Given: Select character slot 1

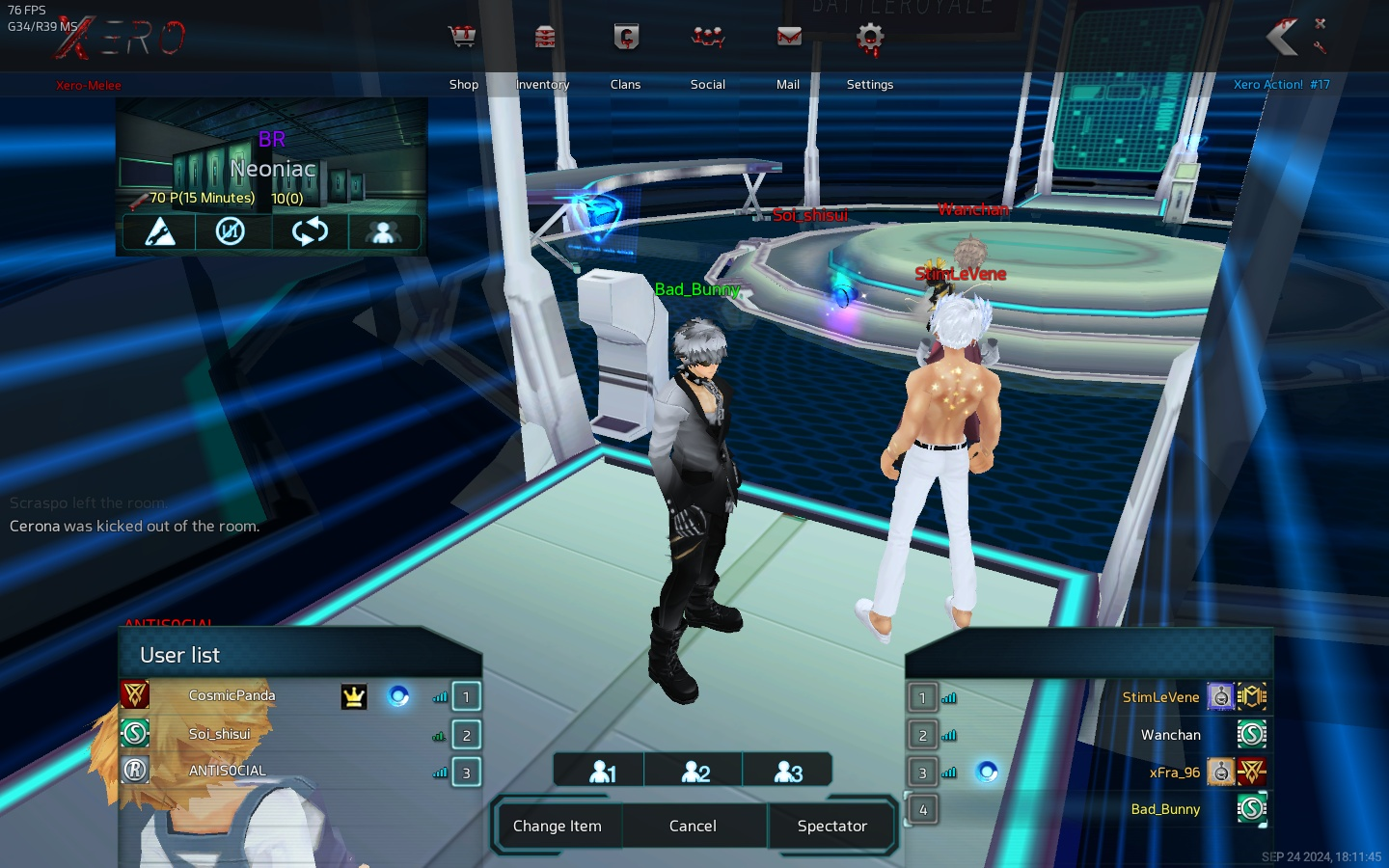Looking at the screenshot, I should click(602, 772).
